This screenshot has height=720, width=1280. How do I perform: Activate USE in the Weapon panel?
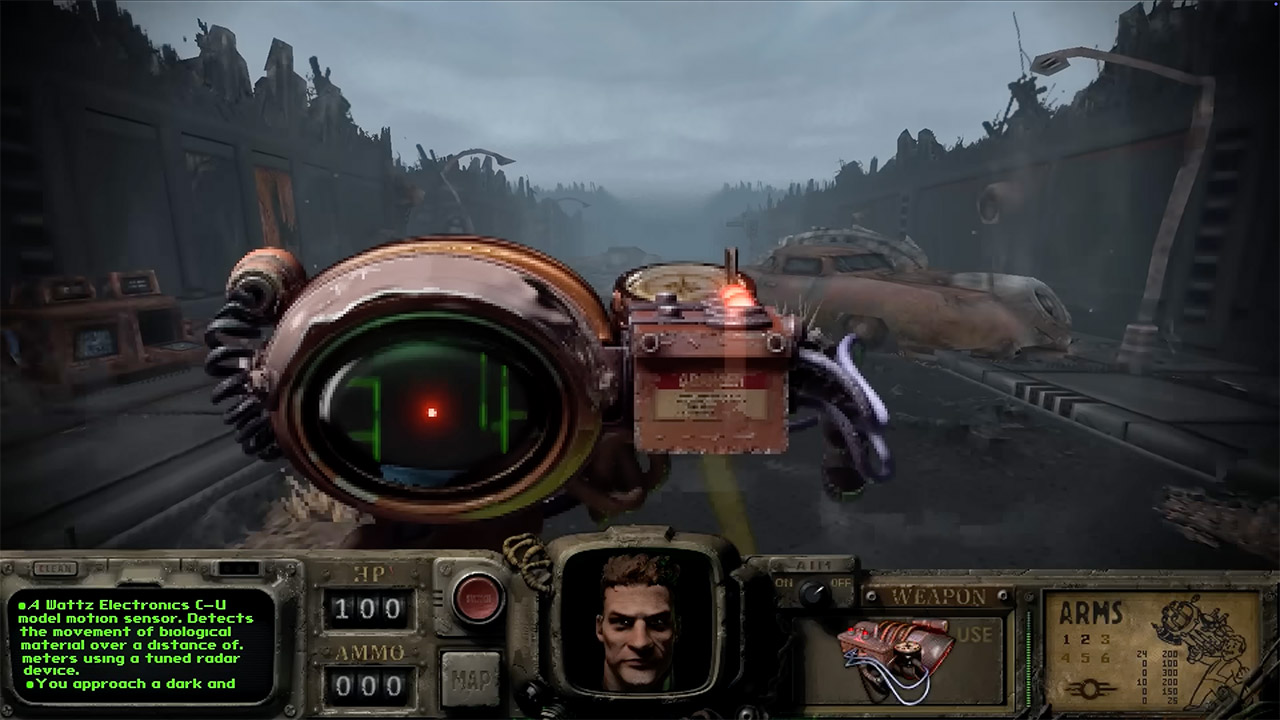(x=975, y=634)
